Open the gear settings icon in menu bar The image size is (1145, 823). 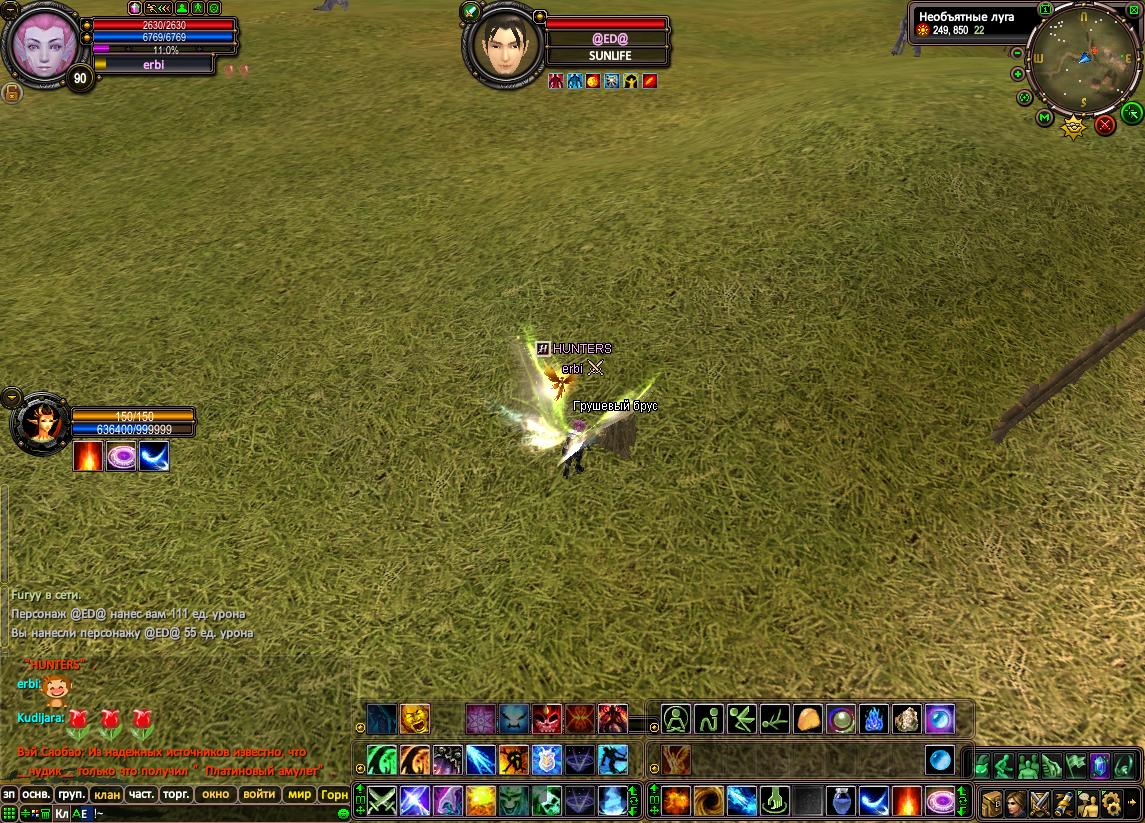coord(1111,801)
